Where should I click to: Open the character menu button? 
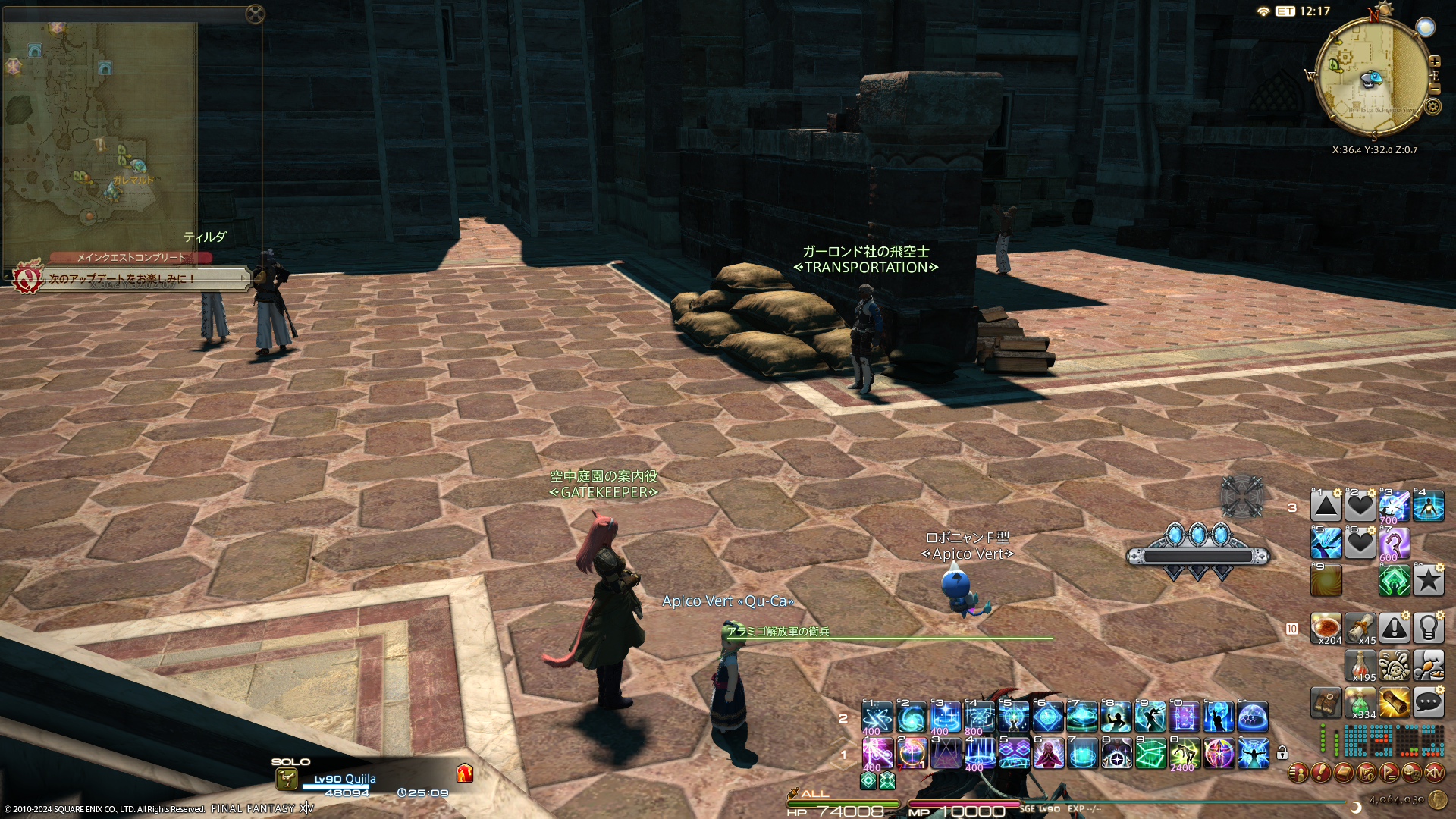pyautogui.click(x=1298, y=773)
